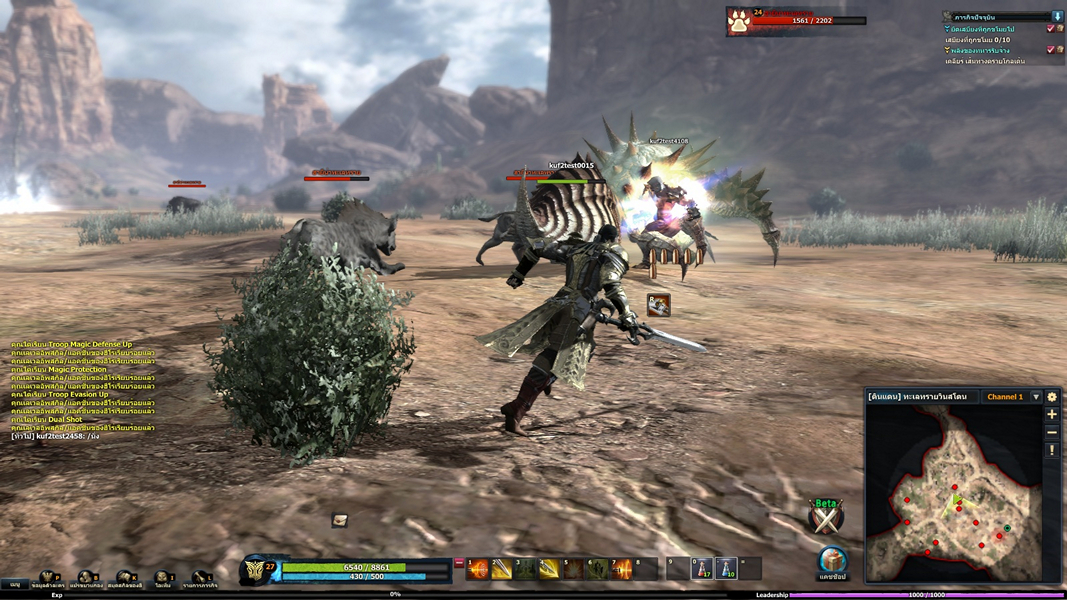The image size is (1067, 600).
Task: Uncheck the first quest's tracking checkbox
Action: [1050, 29]
